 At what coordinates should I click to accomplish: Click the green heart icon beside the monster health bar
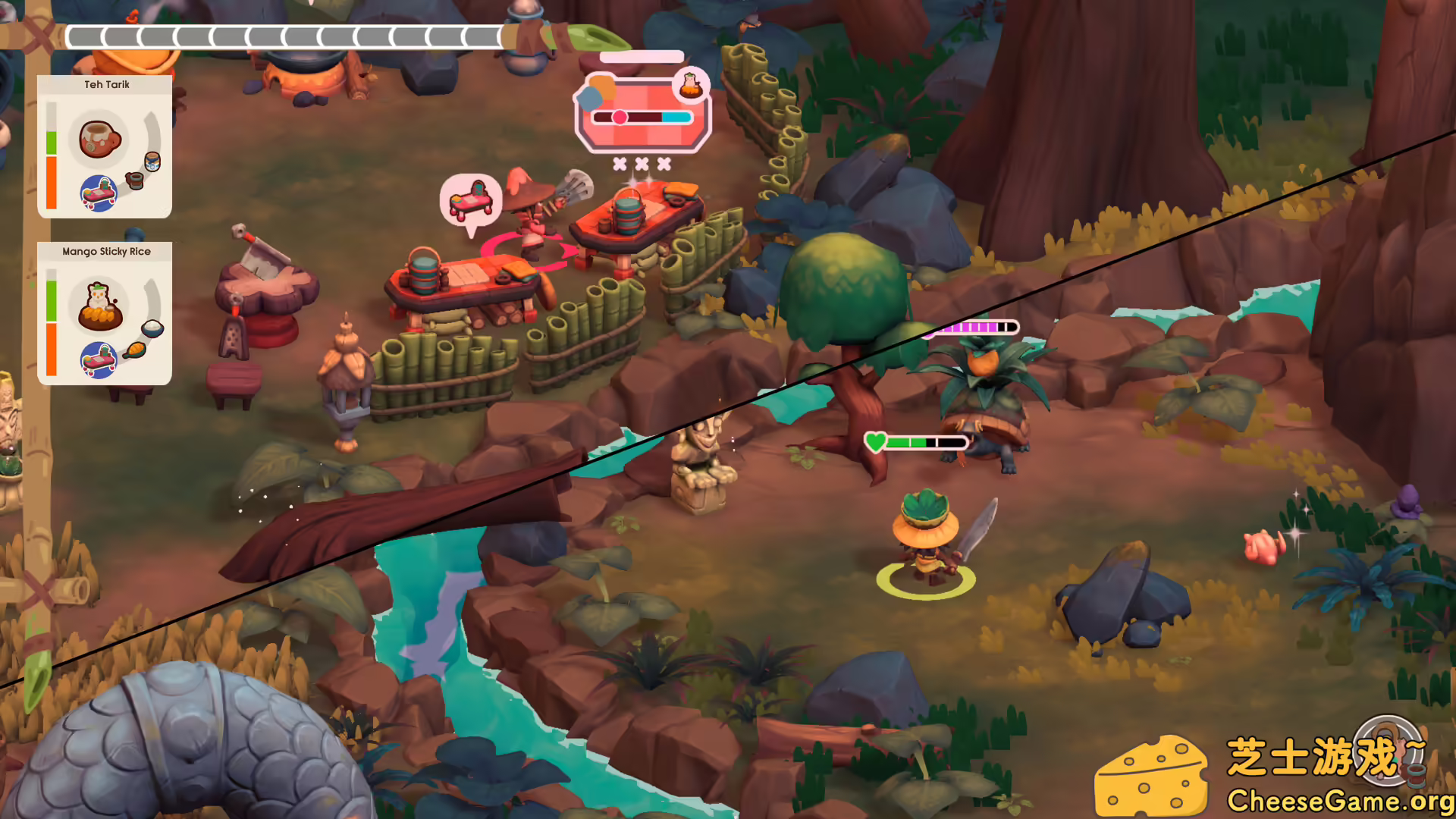876,441
